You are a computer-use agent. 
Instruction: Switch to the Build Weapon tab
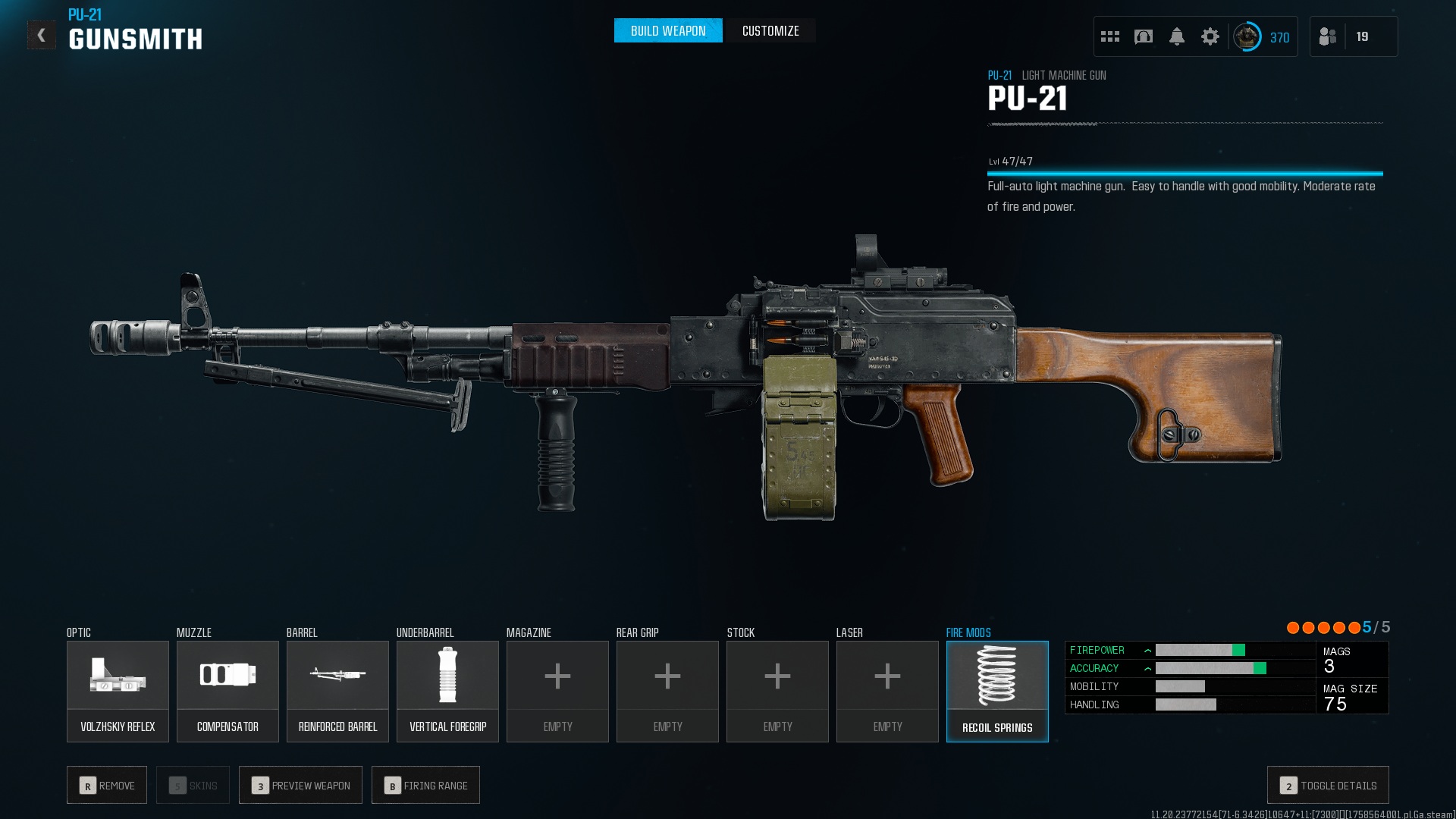pos(667,31)
